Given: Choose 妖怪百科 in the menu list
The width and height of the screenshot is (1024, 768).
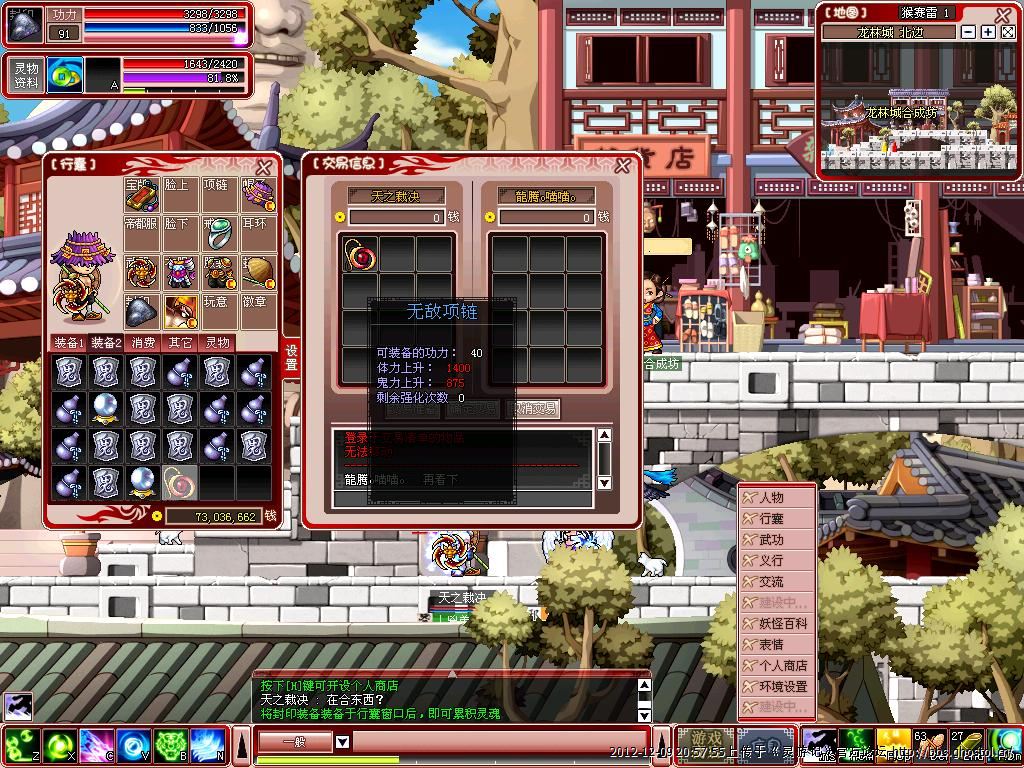Looking at the screenshot, I should 782,623.
